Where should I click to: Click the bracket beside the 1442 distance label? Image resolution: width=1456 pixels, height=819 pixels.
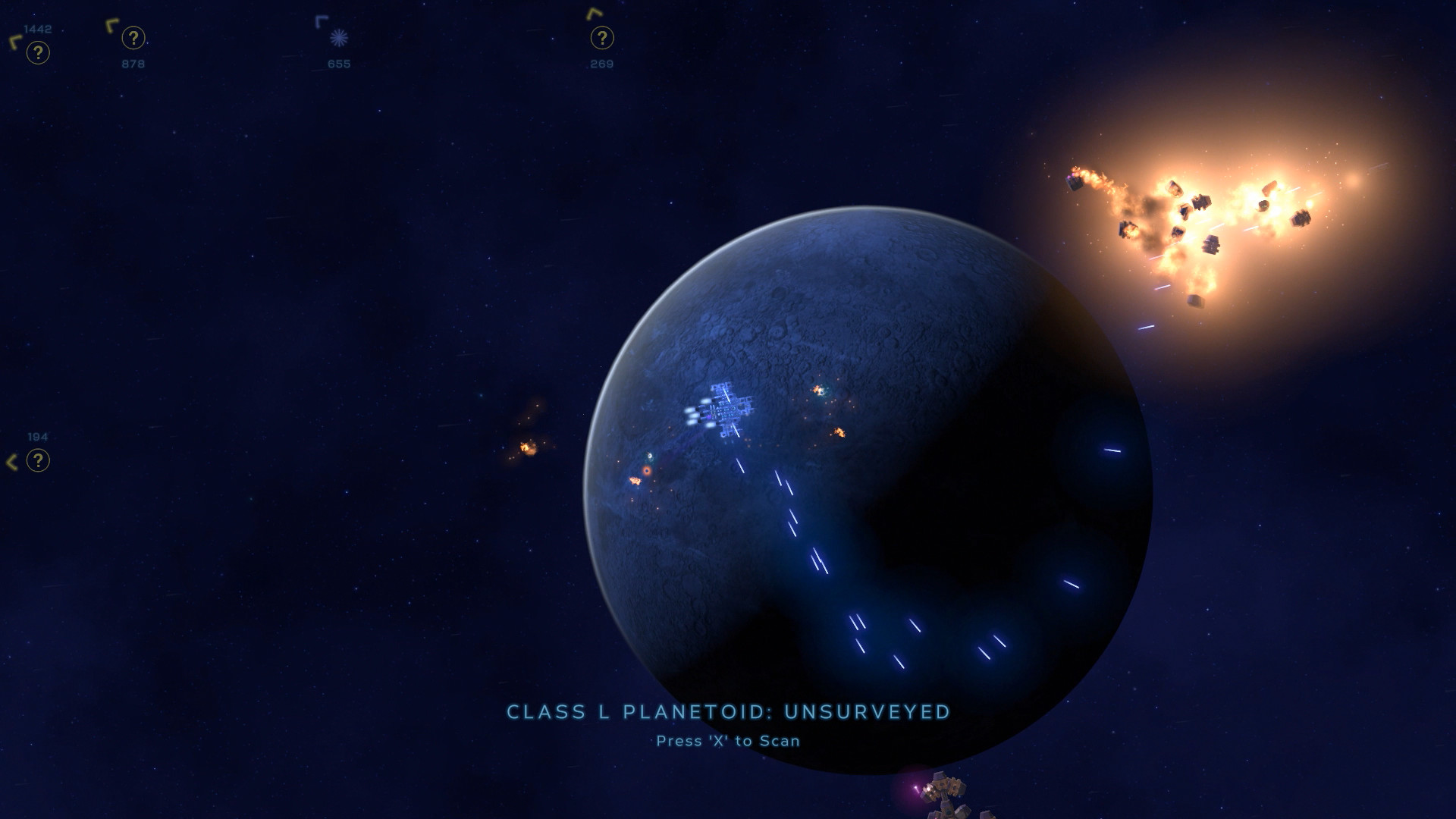click(13, 41)
